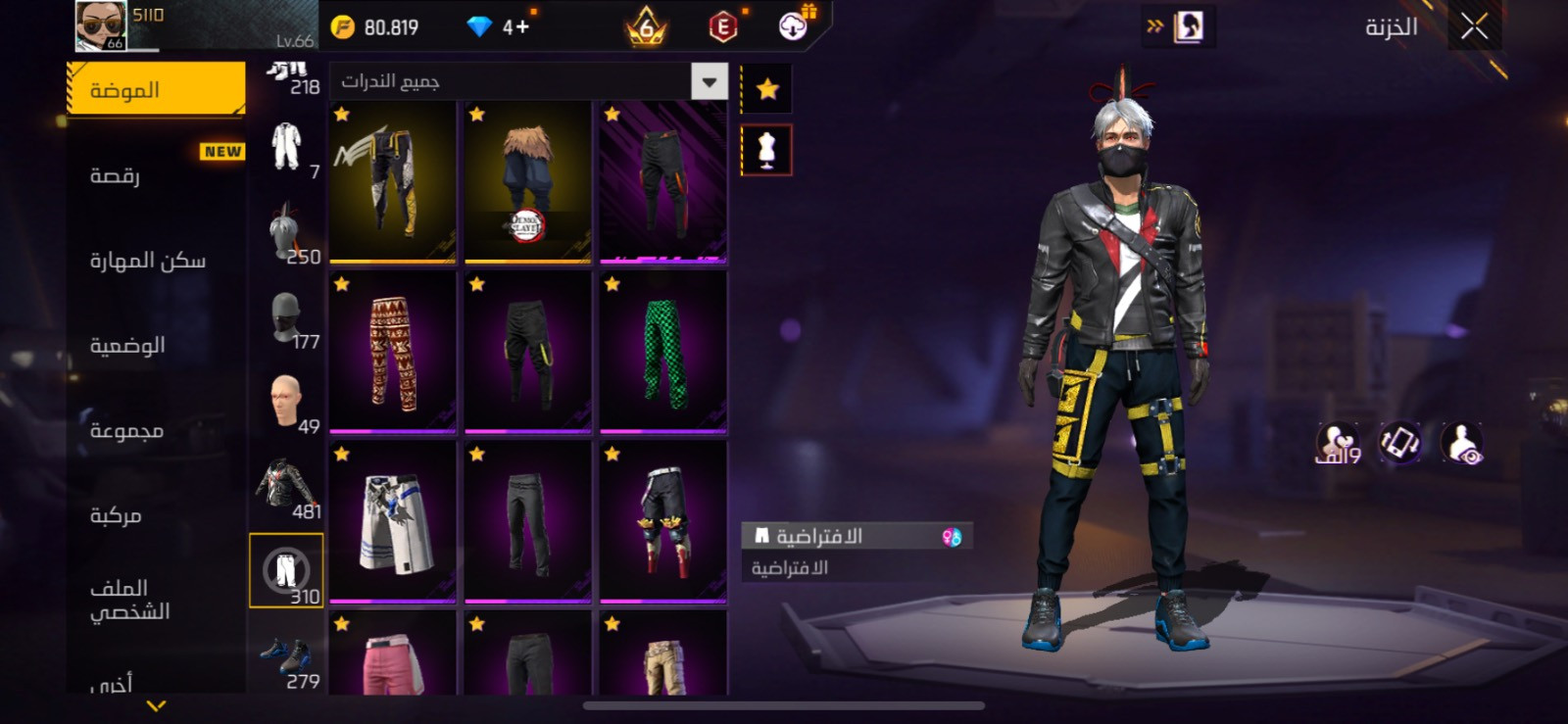Close the vault with the X button
Image resolution: width=1568 pixels, height=724 pixels.
point(1474,27)
